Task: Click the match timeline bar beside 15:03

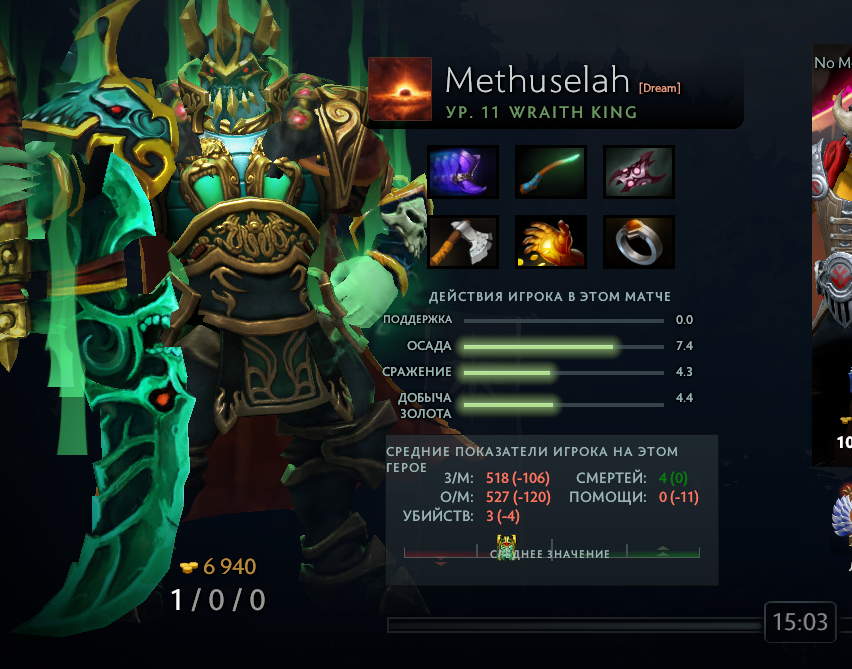Action: (x=574, y=625)
